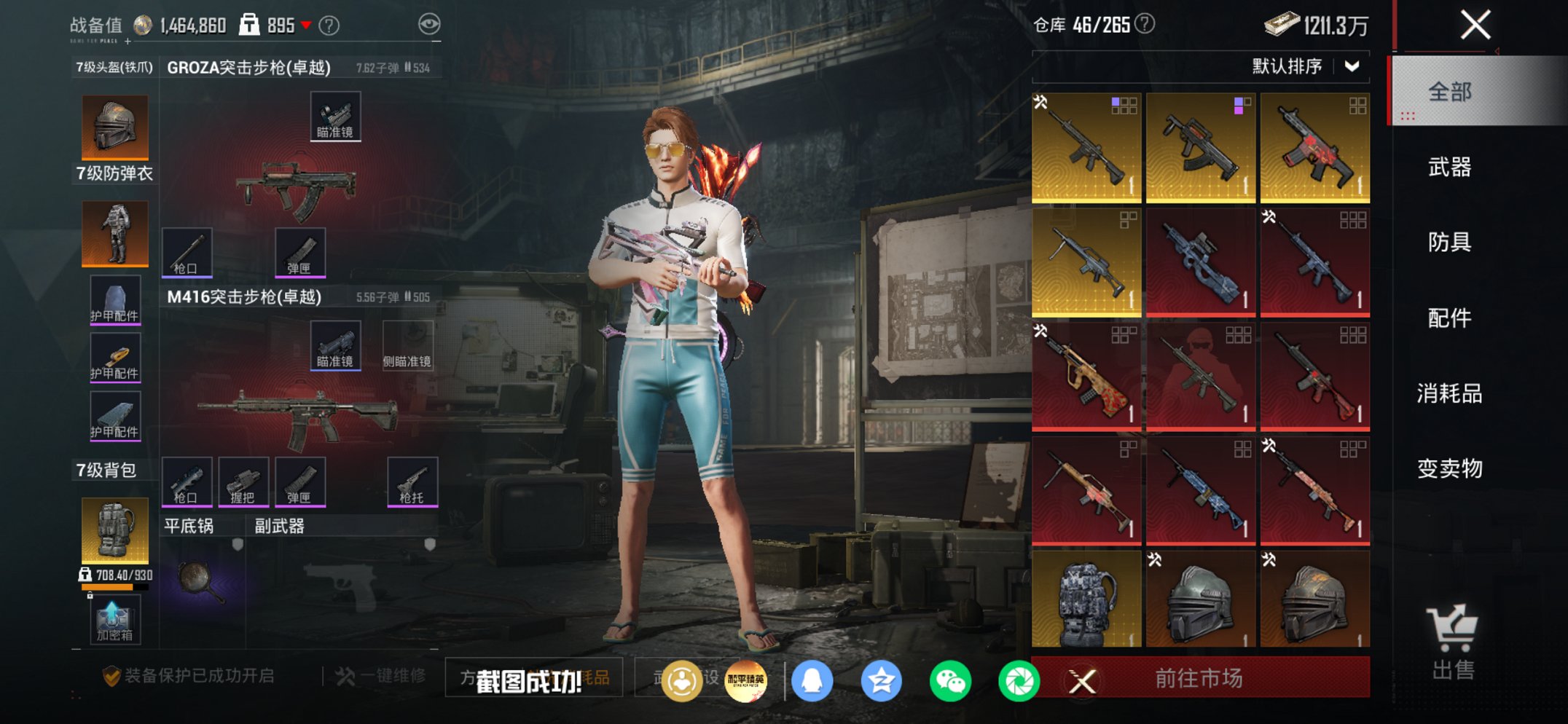Select the equipped GROZA rifle slot

(297, 188)
